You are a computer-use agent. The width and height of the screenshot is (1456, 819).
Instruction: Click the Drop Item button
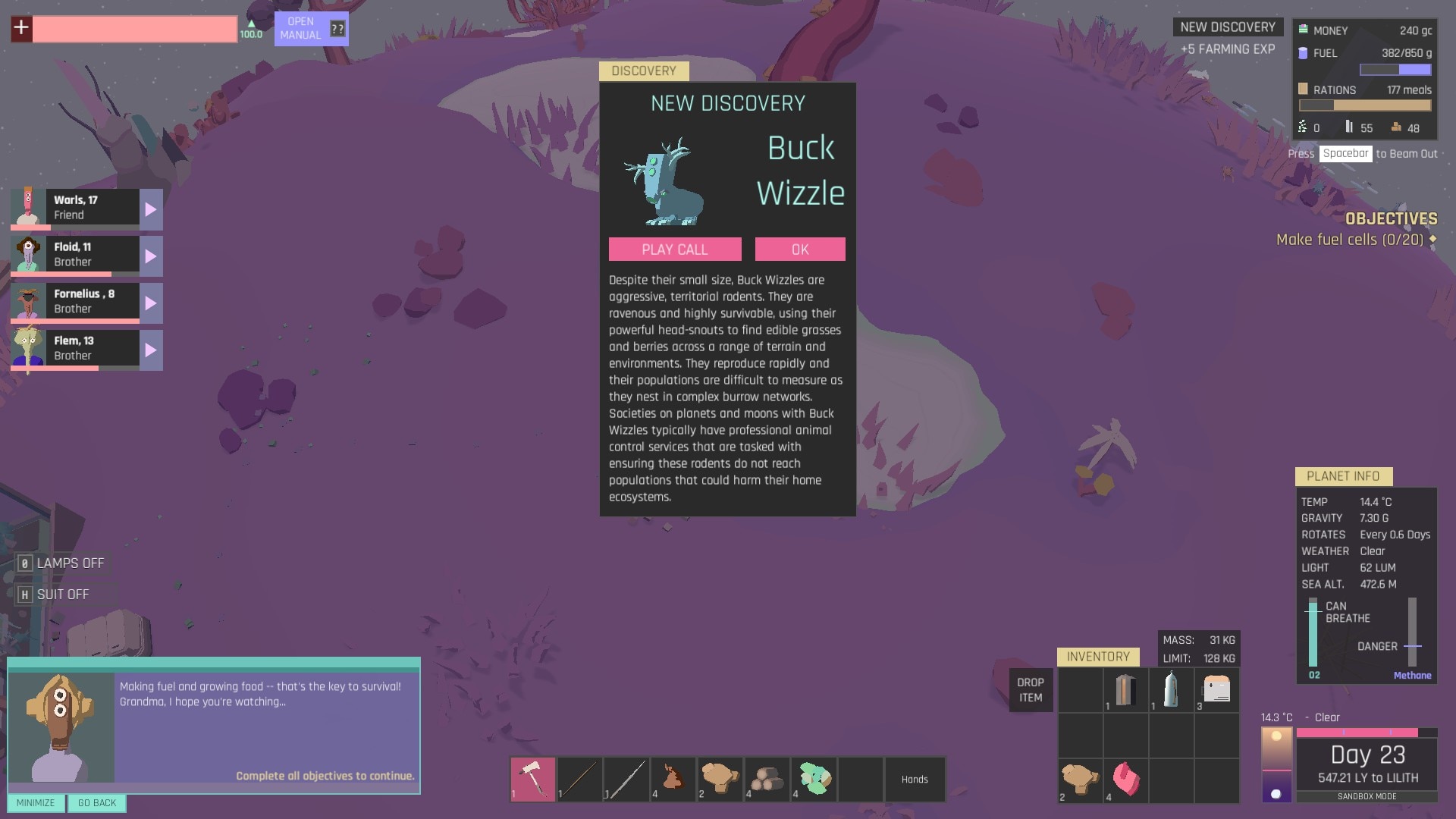click(1031, 690)
